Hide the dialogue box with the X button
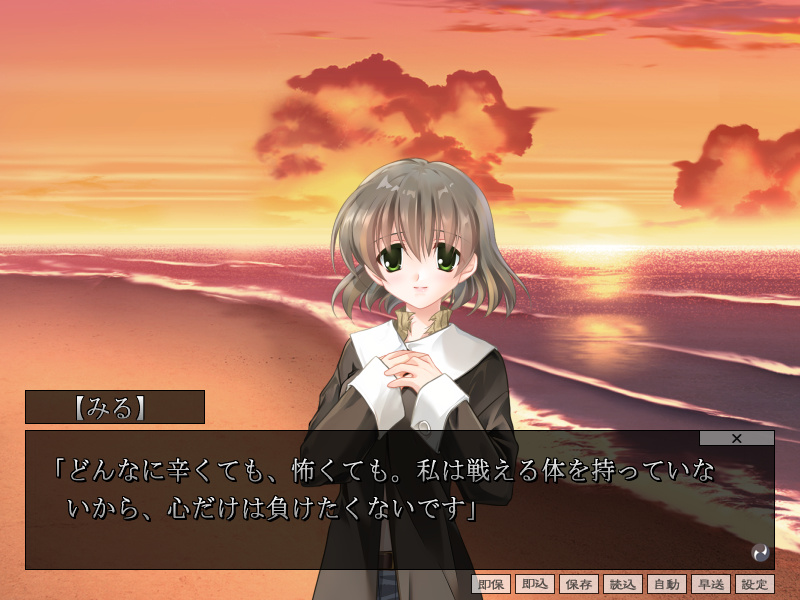Screen dimensions: 800x600 tap(737, 438)
